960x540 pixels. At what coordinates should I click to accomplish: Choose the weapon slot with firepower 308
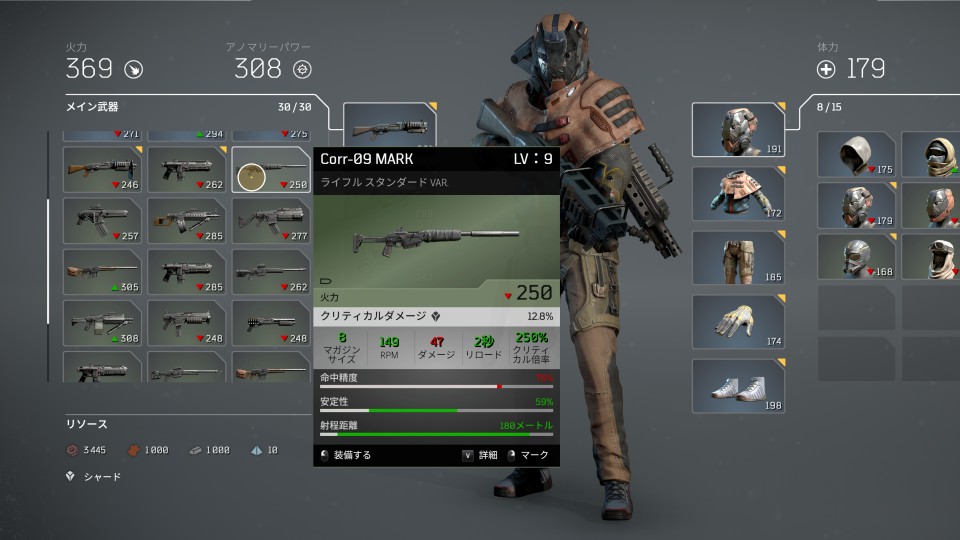101,322
